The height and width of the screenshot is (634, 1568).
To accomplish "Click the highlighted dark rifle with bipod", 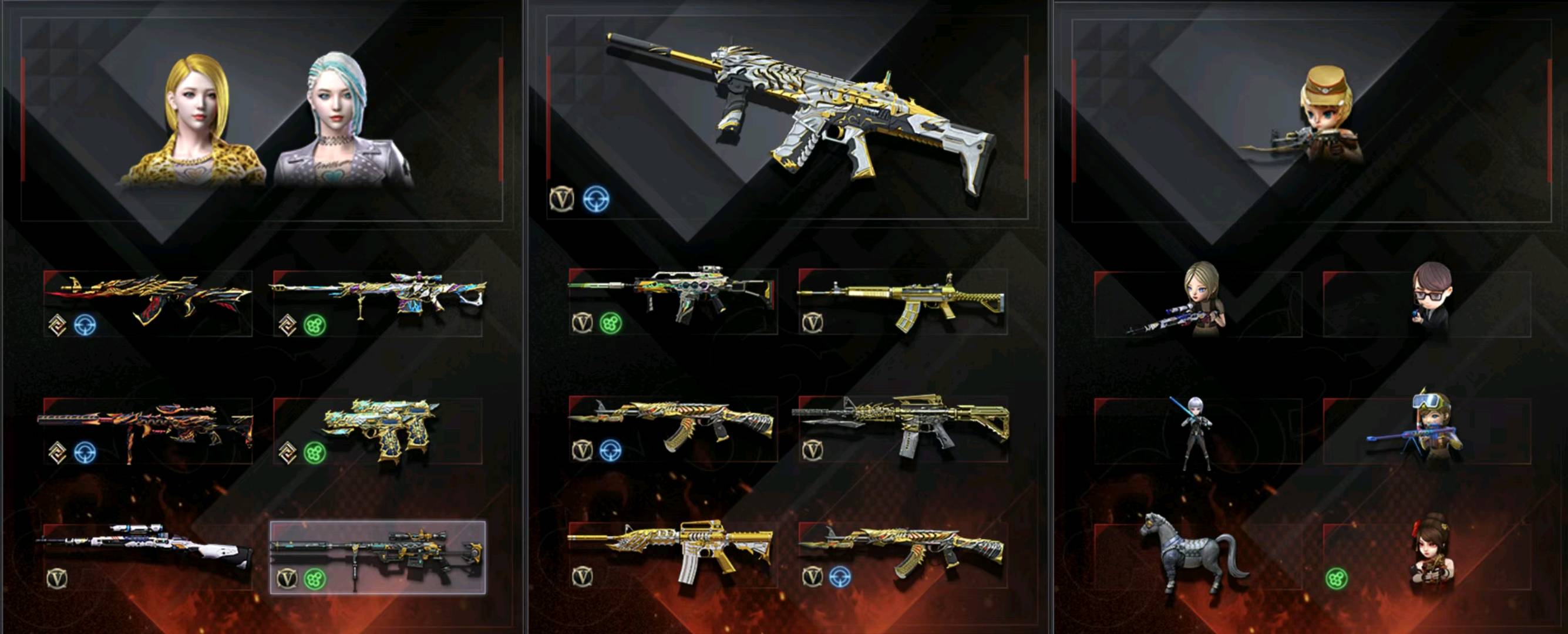I will coord(378,557).
